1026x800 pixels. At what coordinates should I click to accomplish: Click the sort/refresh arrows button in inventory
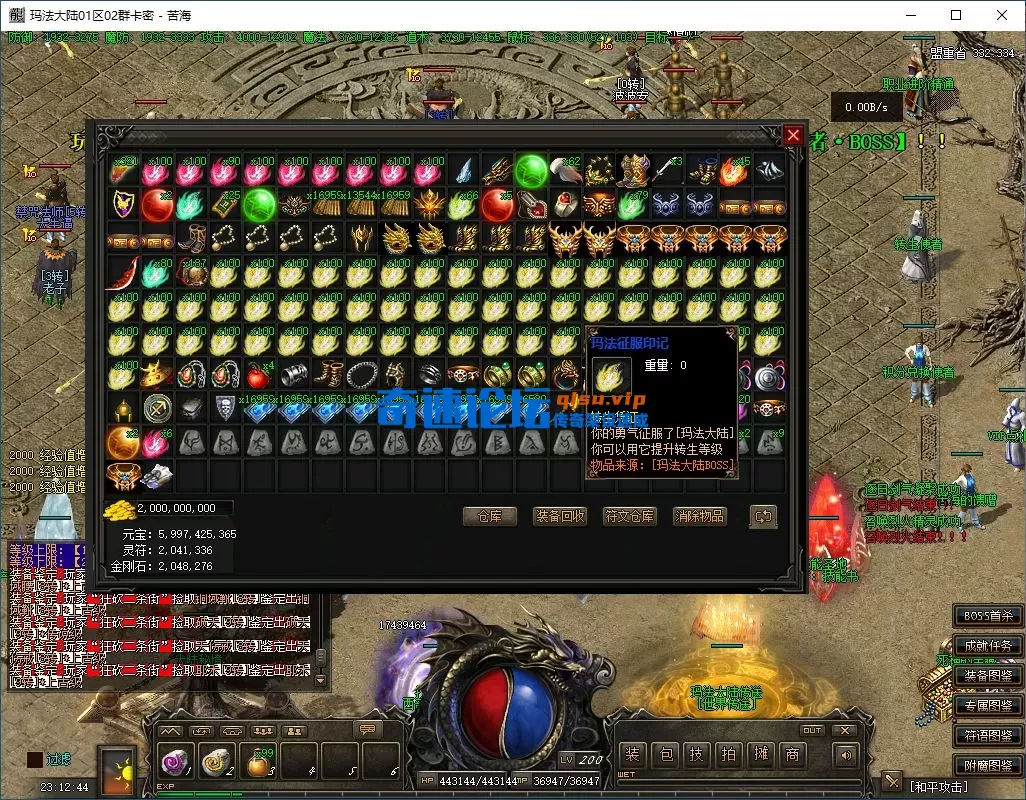[x=762, y=516]
